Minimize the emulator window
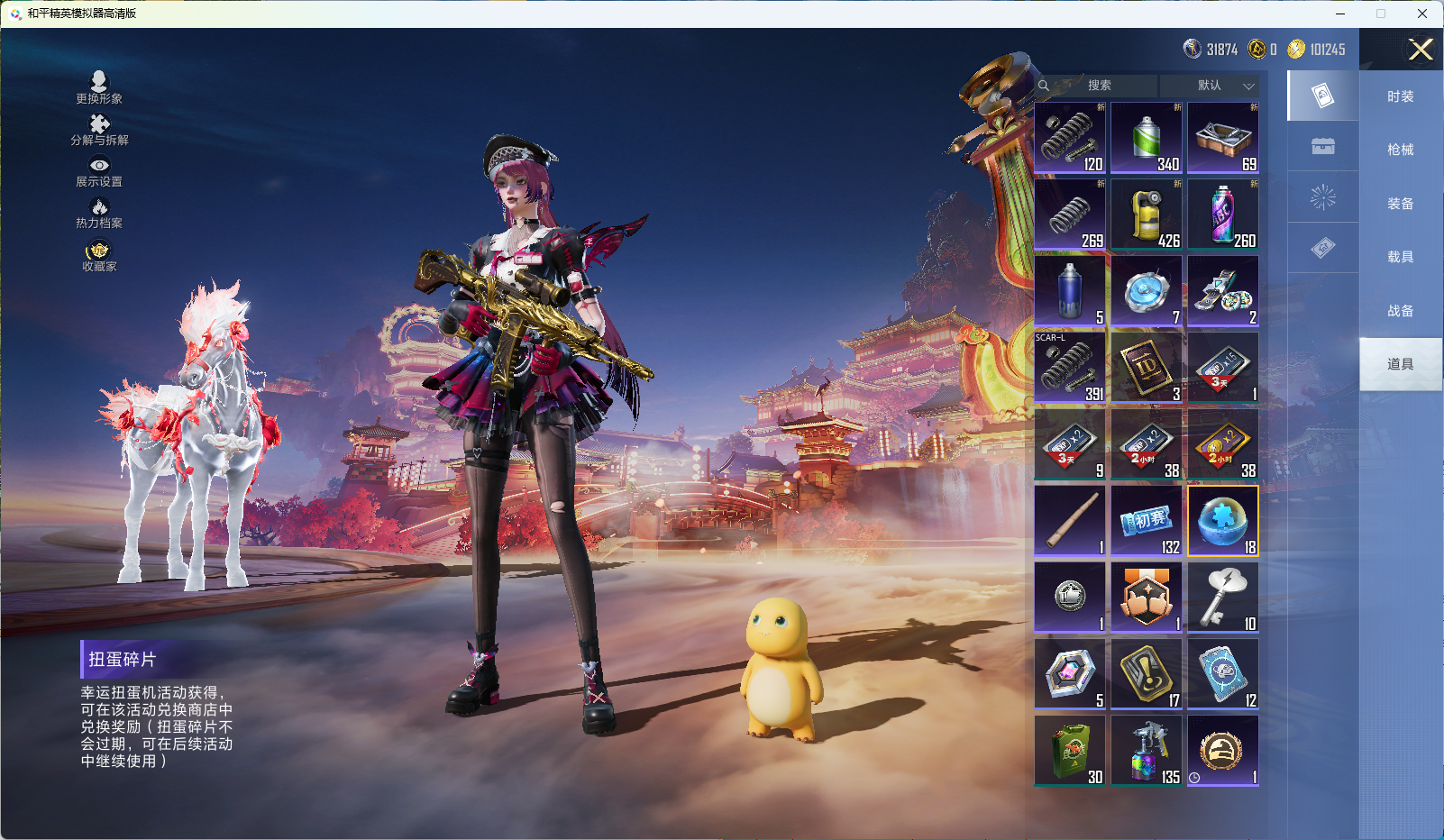Image resolution: width=1444 pixels, height=840 pixels. coord(1340,14)
